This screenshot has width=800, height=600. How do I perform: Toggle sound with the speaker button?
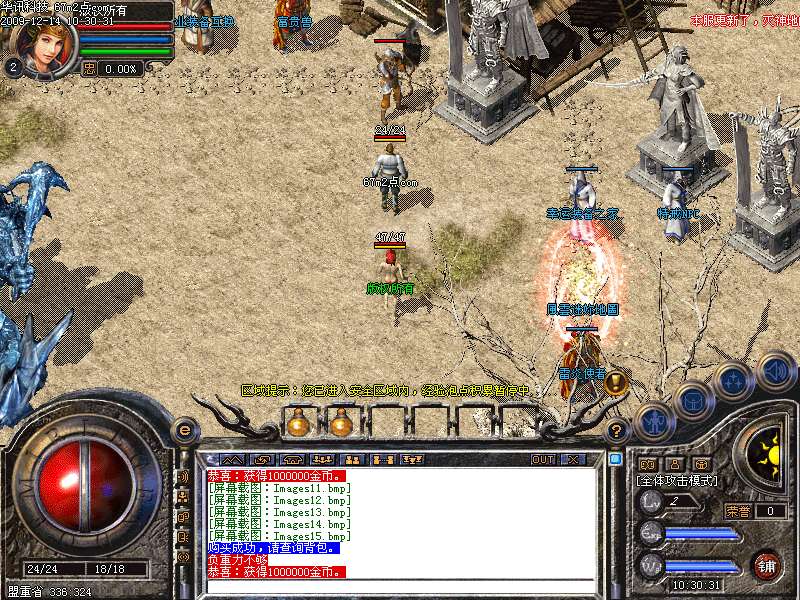(x=775, y=371)
